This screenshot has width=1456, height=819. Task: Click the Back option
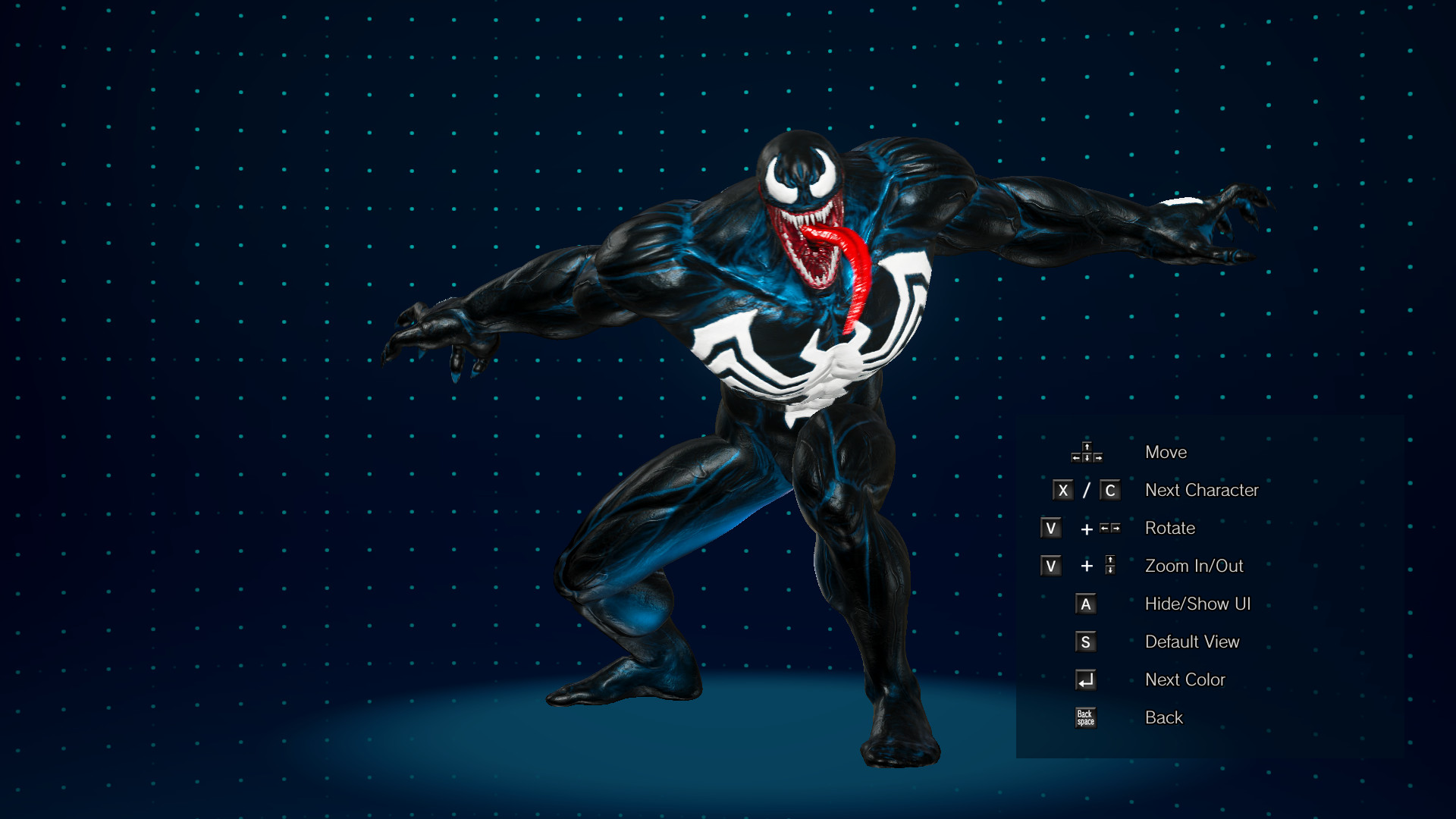click(x=1163, y=717)
